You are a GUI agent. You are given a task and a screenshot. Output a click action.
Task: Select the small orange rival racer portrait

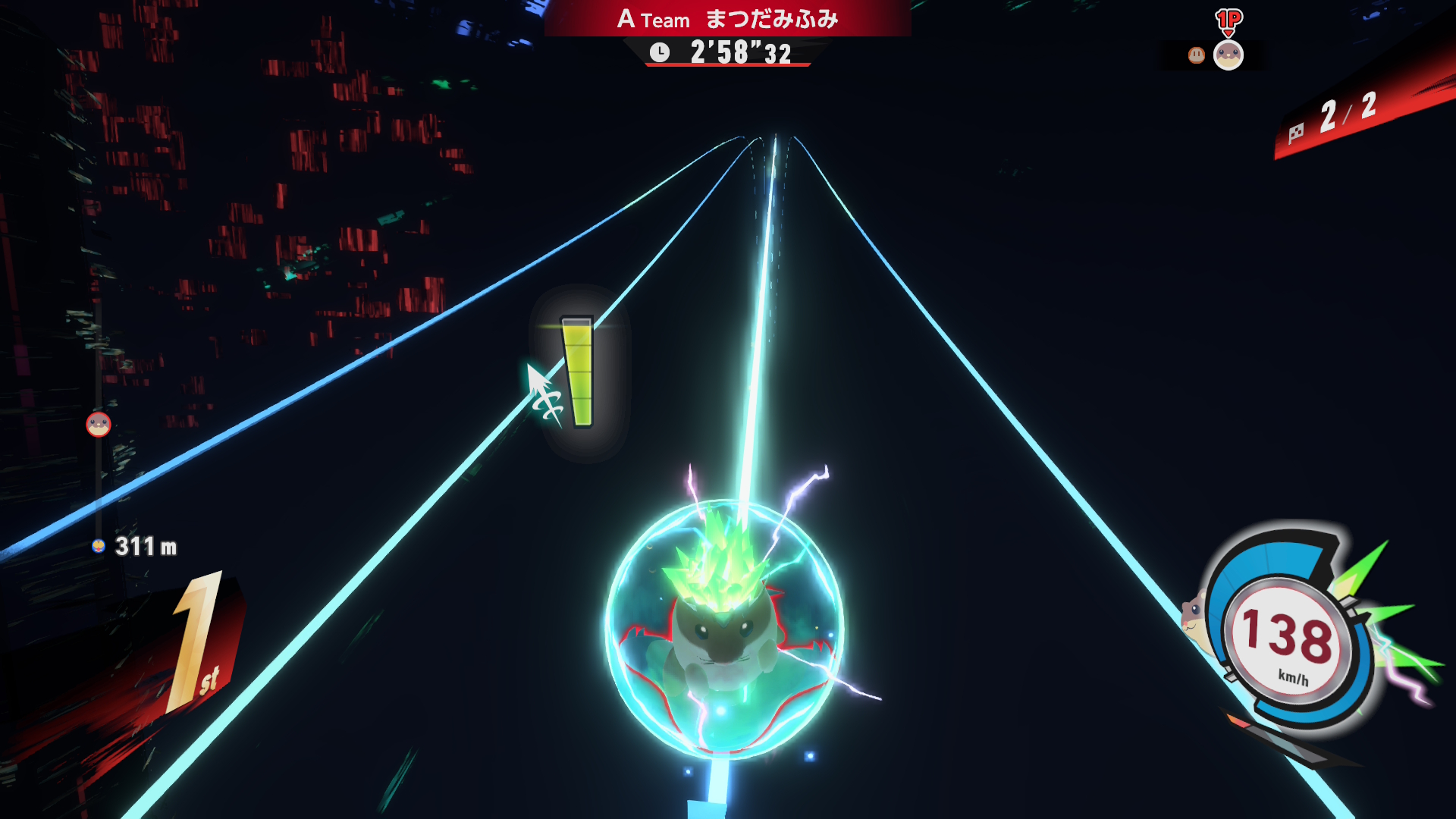(1196, 55)
